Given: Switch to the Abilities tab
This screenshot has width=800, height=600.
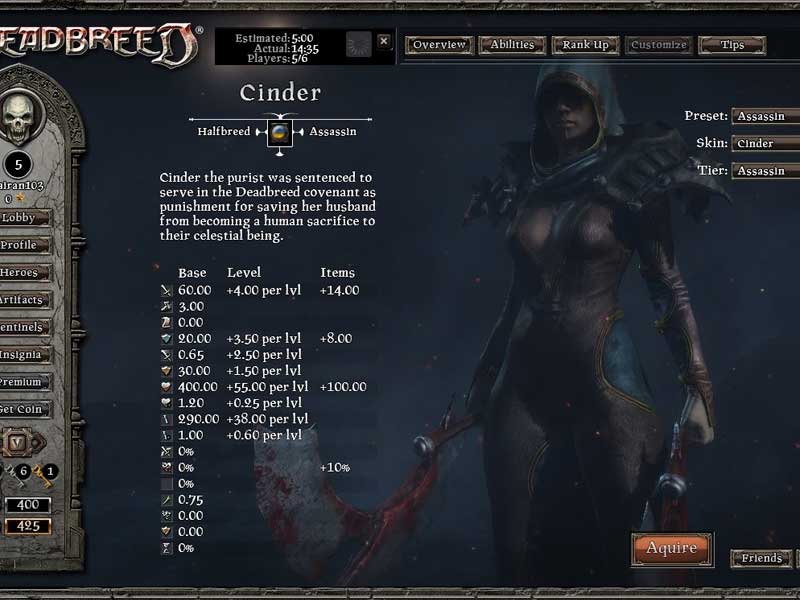Looking at the screenshot, I should coord(513,45).
